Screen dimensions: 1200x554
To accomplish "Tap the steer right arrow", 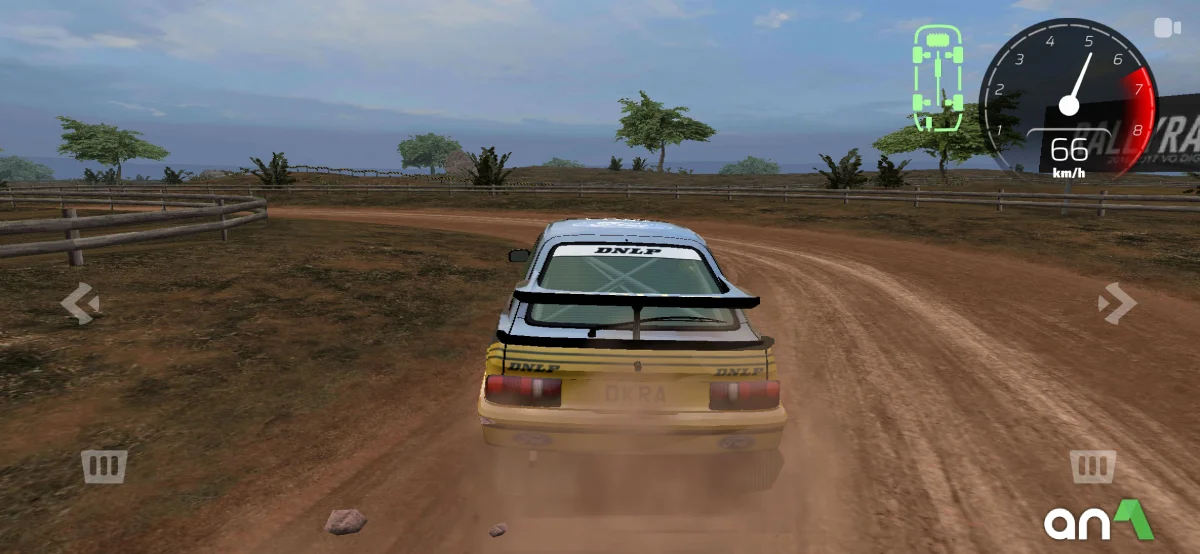I will 1115,303.
